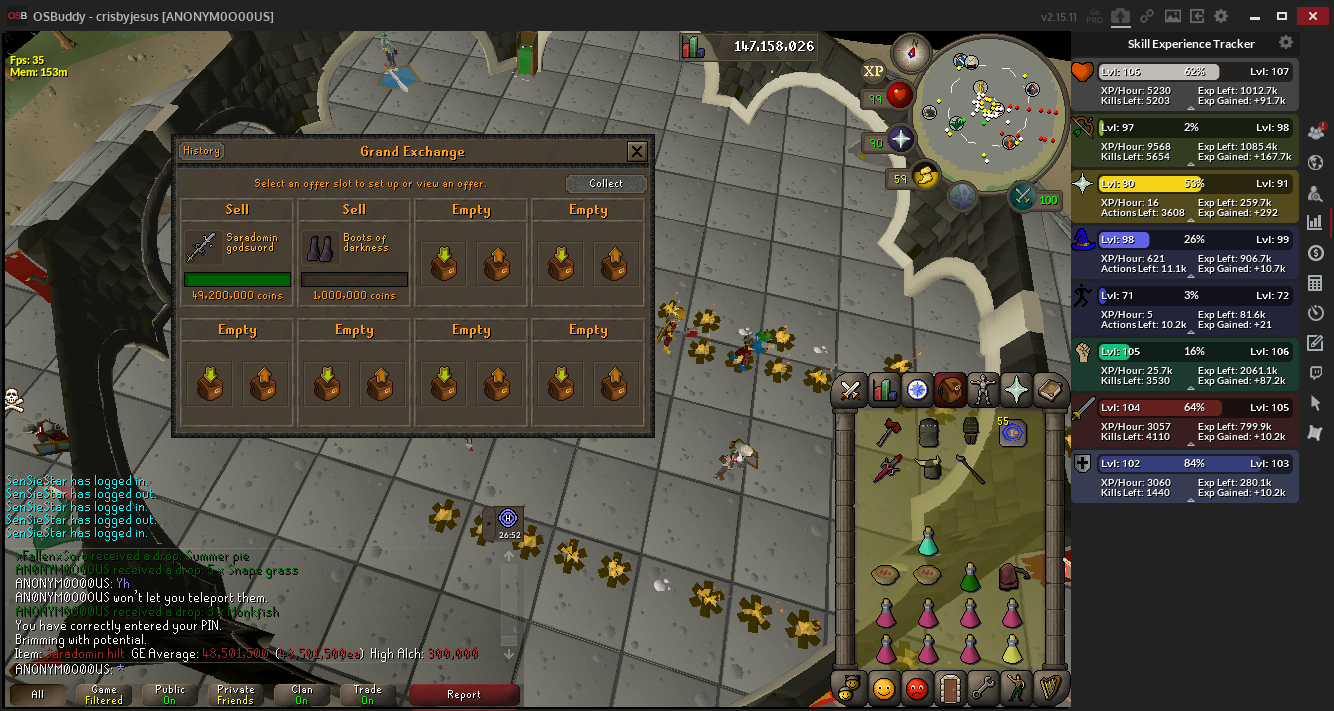Close the Grand Exchange window
The image size is (1334, 711).
636,152
